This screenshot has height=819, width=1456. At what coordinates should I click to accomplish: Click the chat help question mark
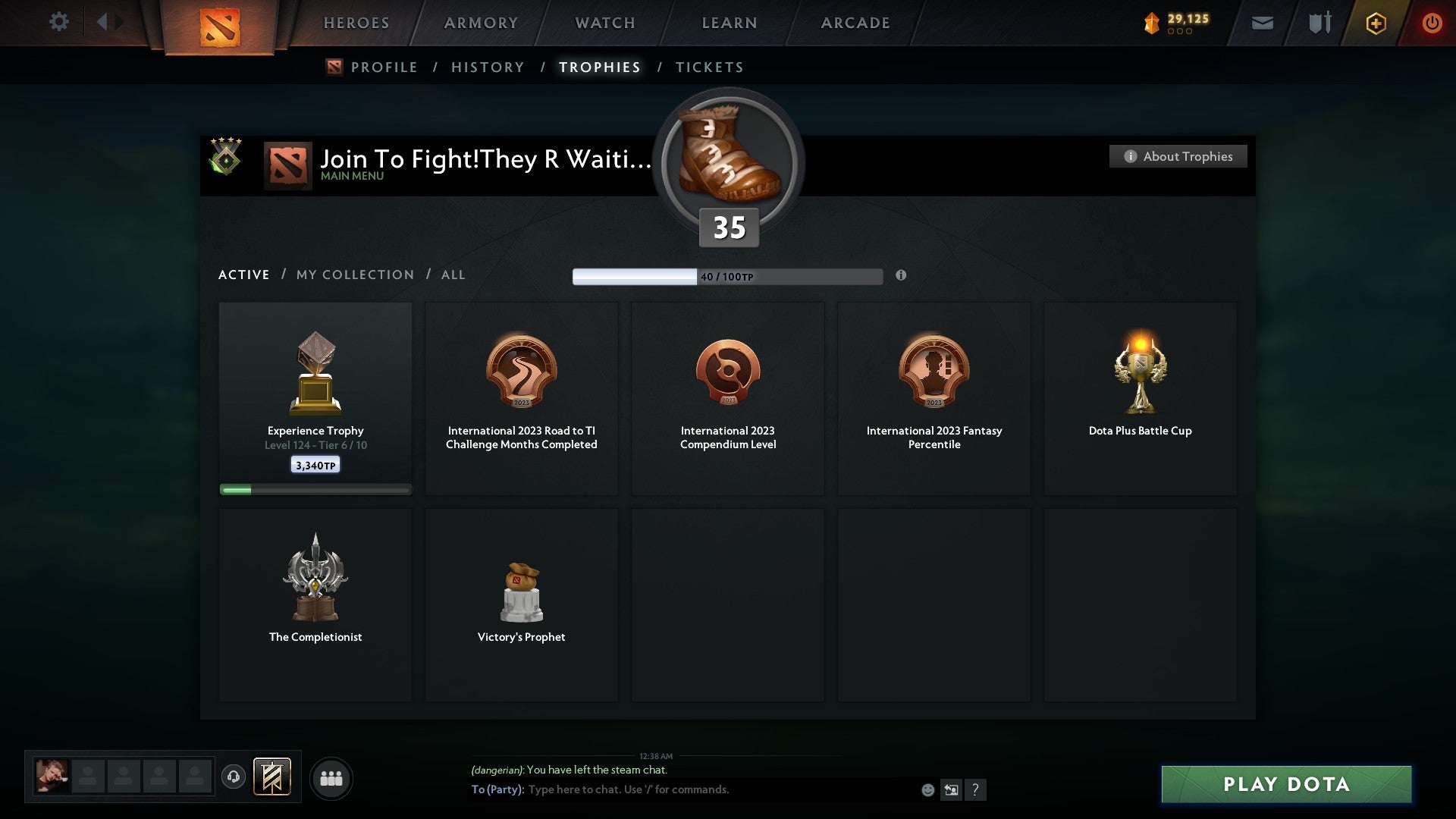tap(976, 789)
